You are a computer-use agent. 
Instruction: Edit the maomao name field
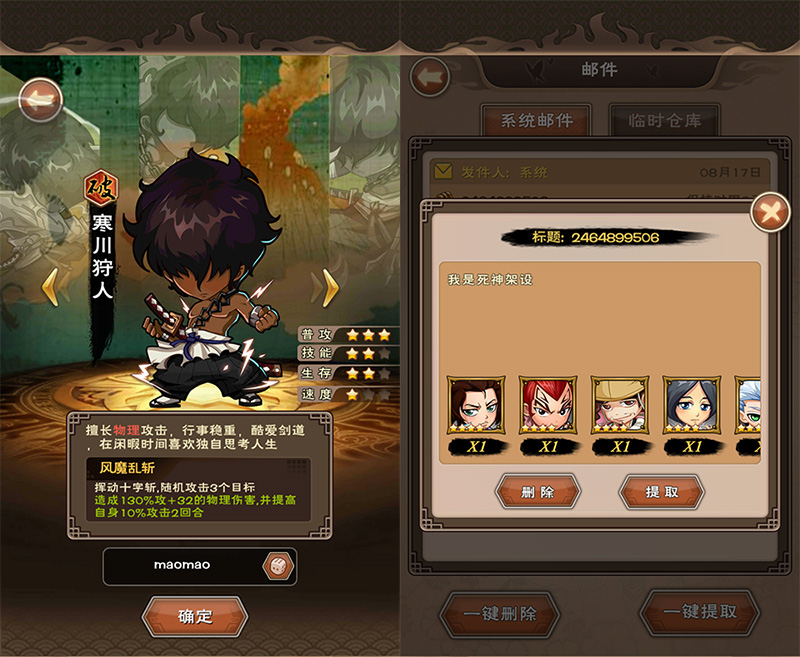tap(182, 565)
